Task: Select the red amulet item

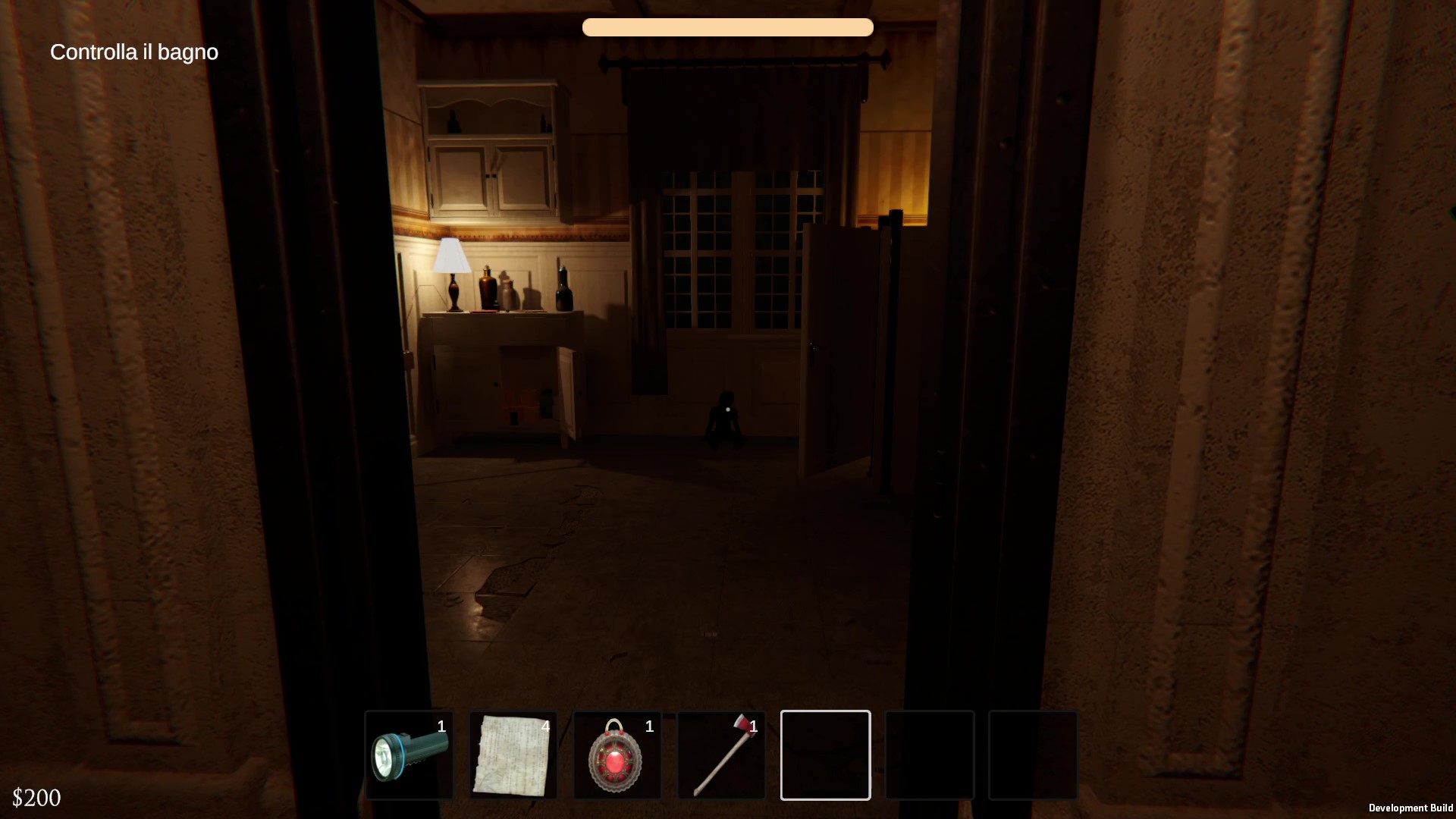Action: pyautogui.click(x=617, y=755)
